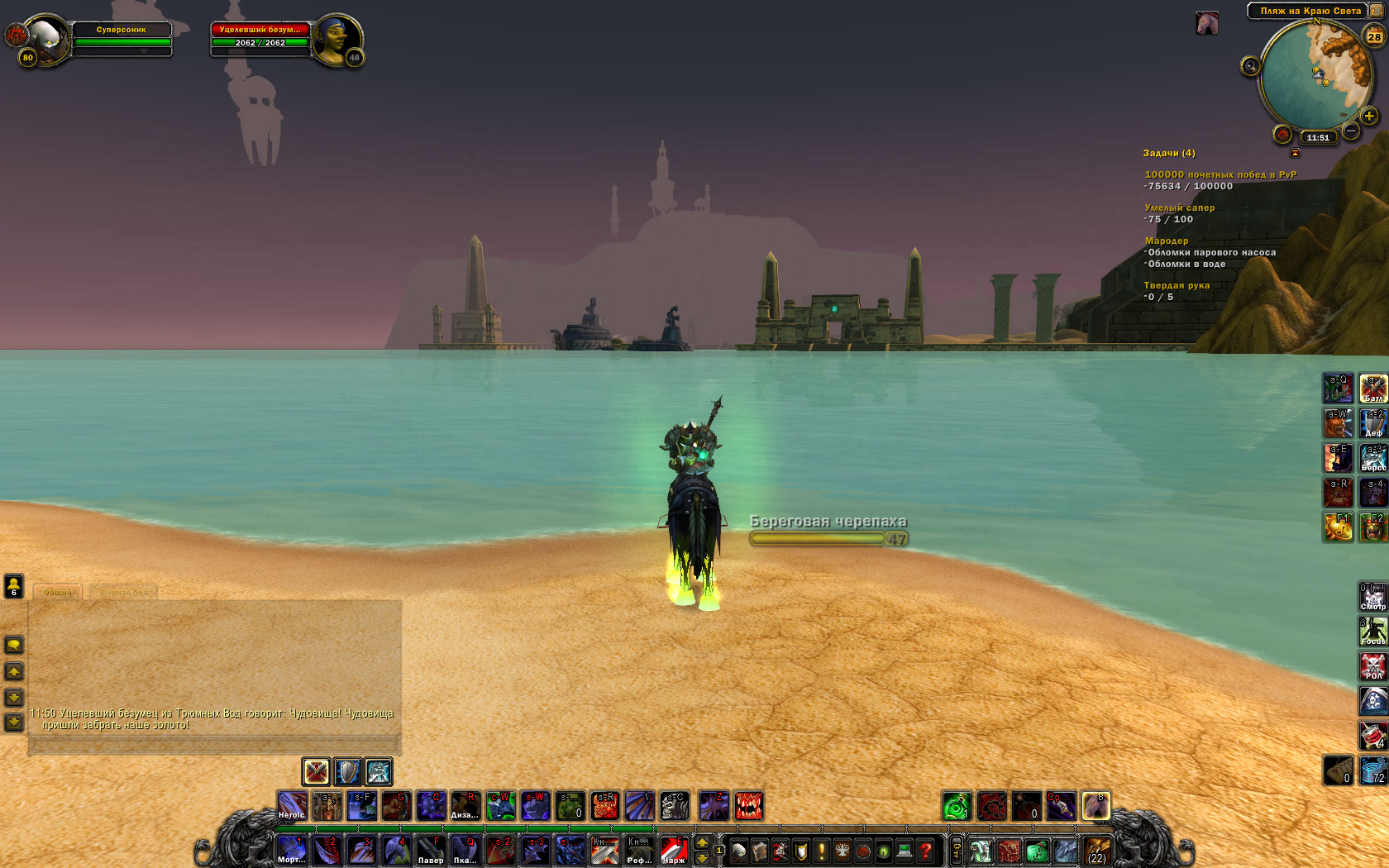Viewport: 1389px width, 868px height.
Task: Open the backpack bag slot showing (22)
Action: coord(1097,850)
